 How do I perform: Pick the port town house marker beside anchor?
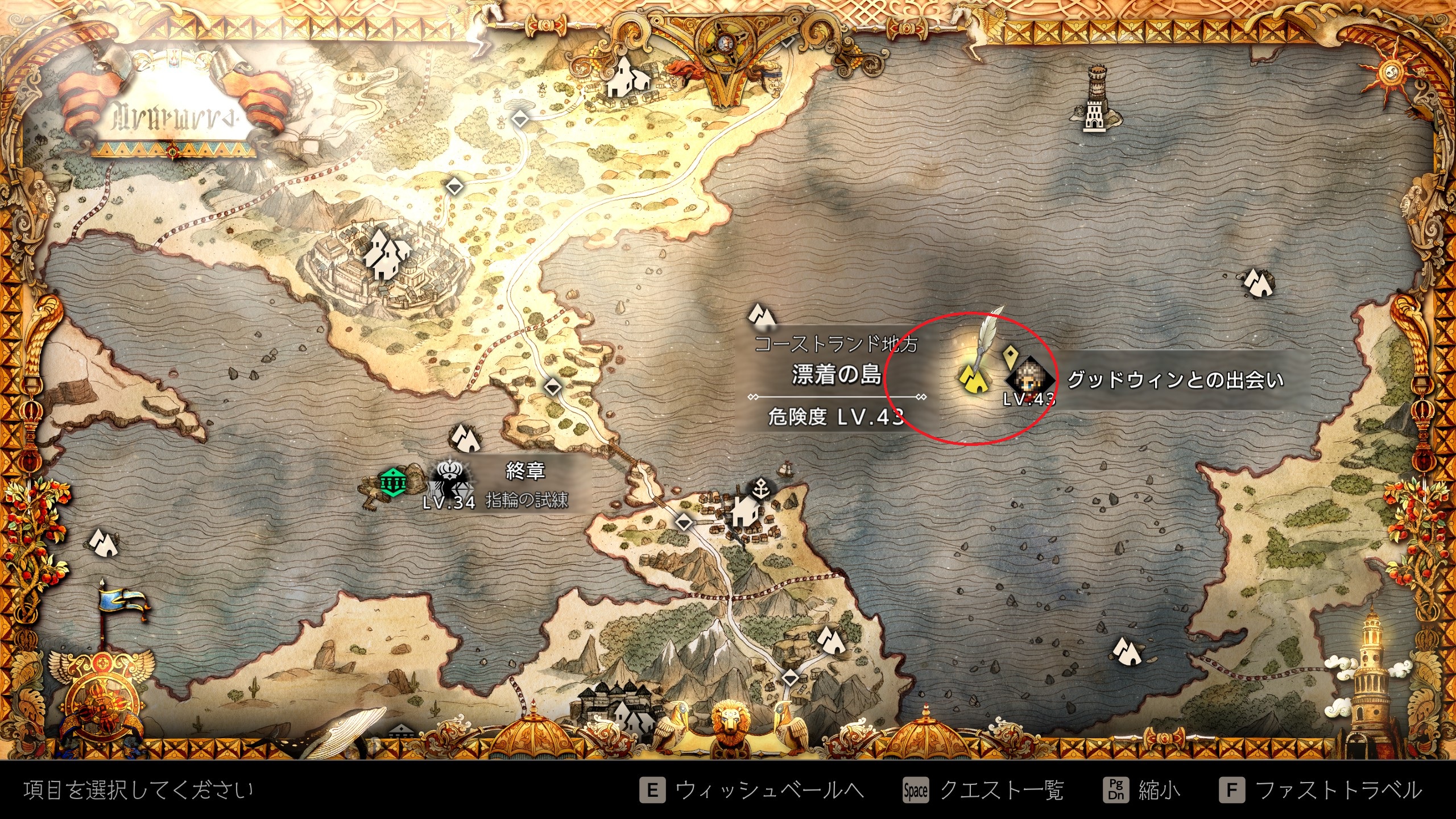(745, 512)
